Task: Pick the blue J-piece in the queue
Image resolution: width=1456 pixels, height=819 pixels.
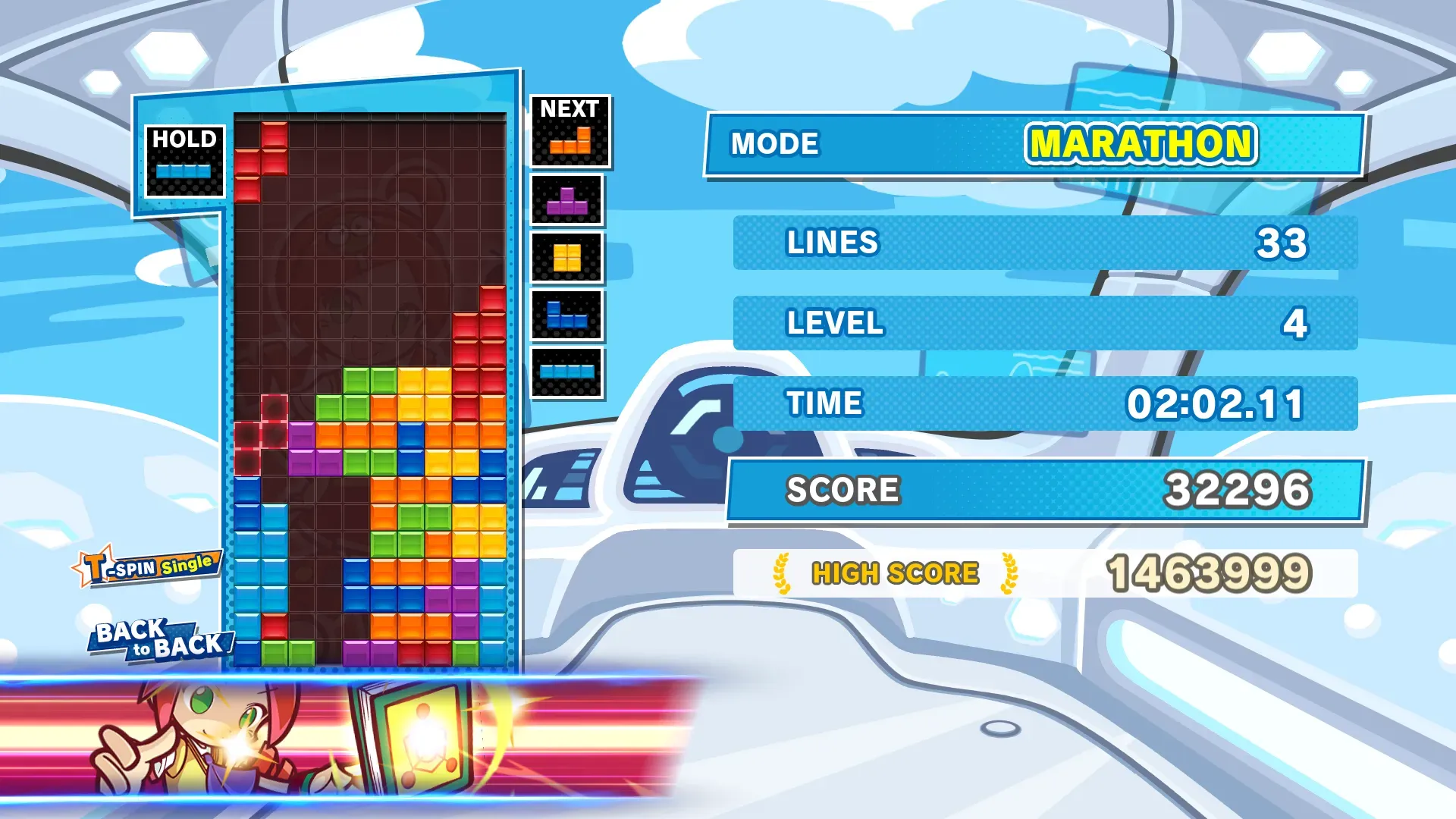Action: (x=567, y=315)
